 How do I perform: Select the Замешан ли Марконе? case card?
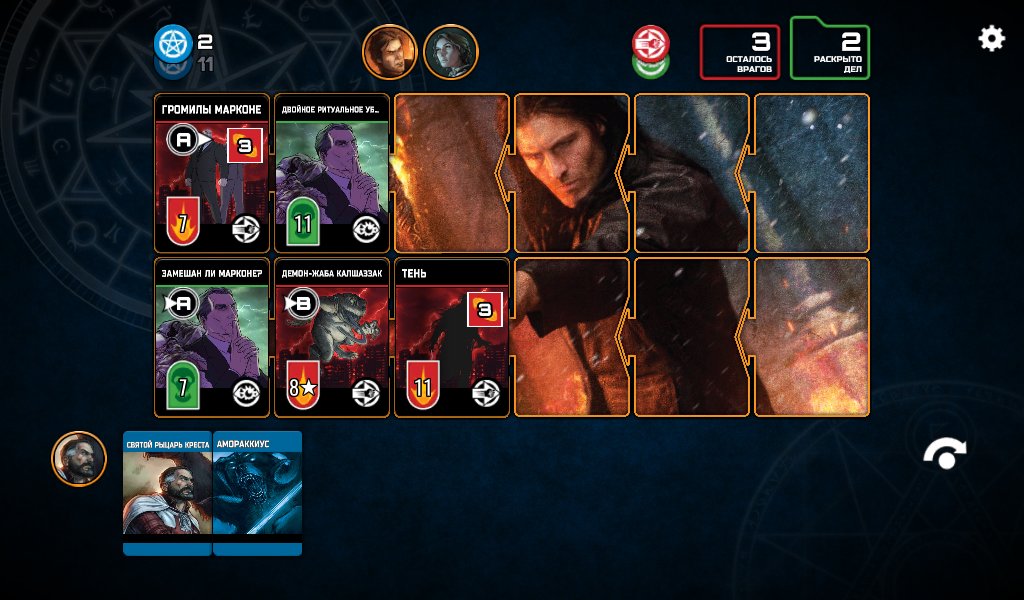point(212,338)
